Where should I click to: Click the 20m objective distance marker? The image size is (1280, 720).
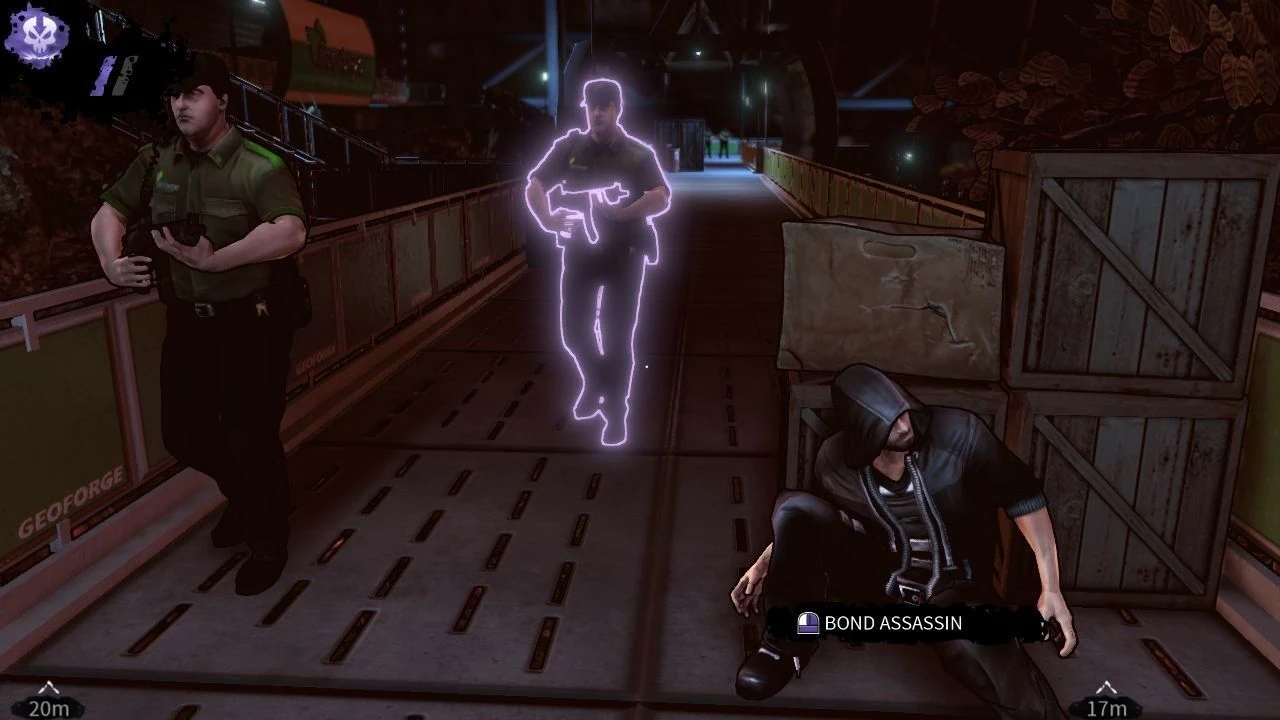coord(48,703)
